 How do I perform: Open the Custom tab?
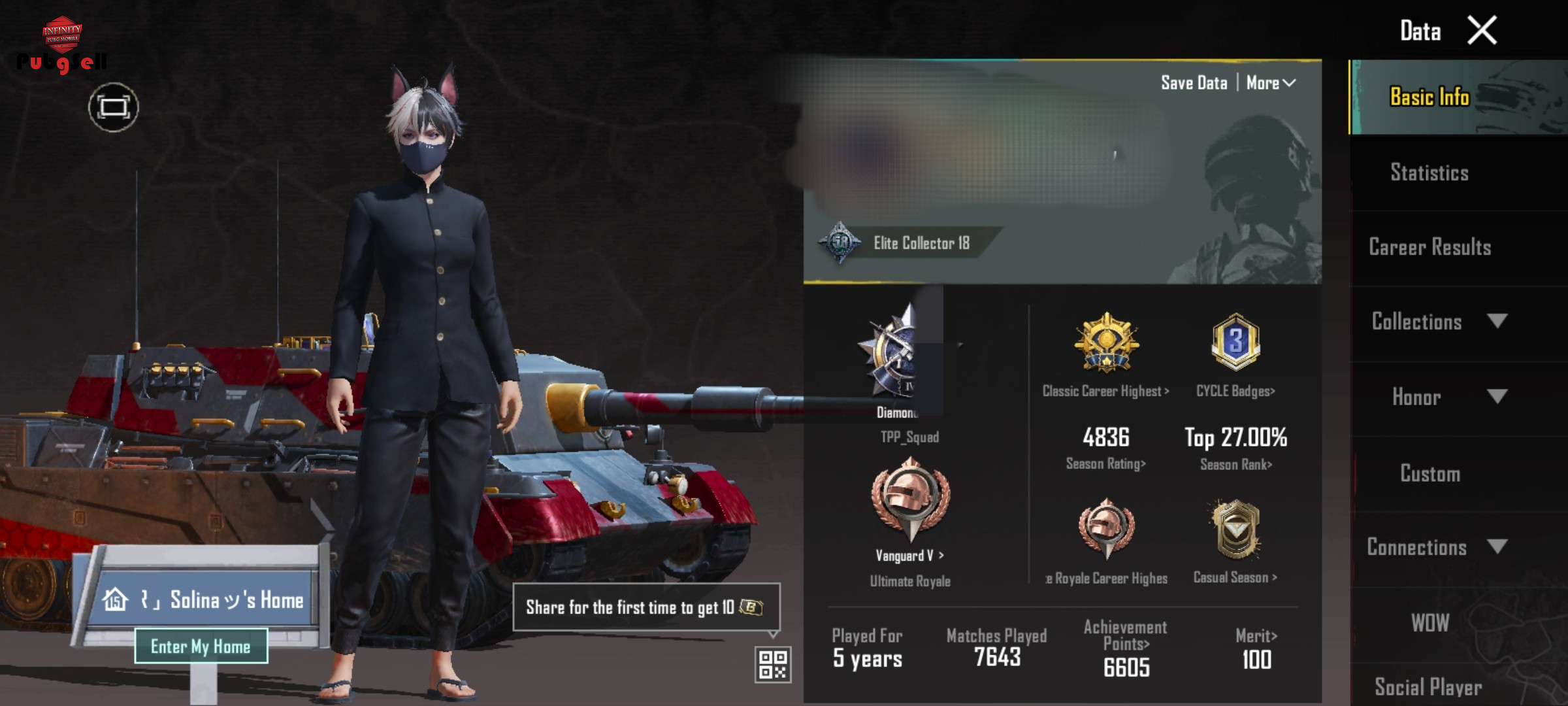[x=1429, y=473]
